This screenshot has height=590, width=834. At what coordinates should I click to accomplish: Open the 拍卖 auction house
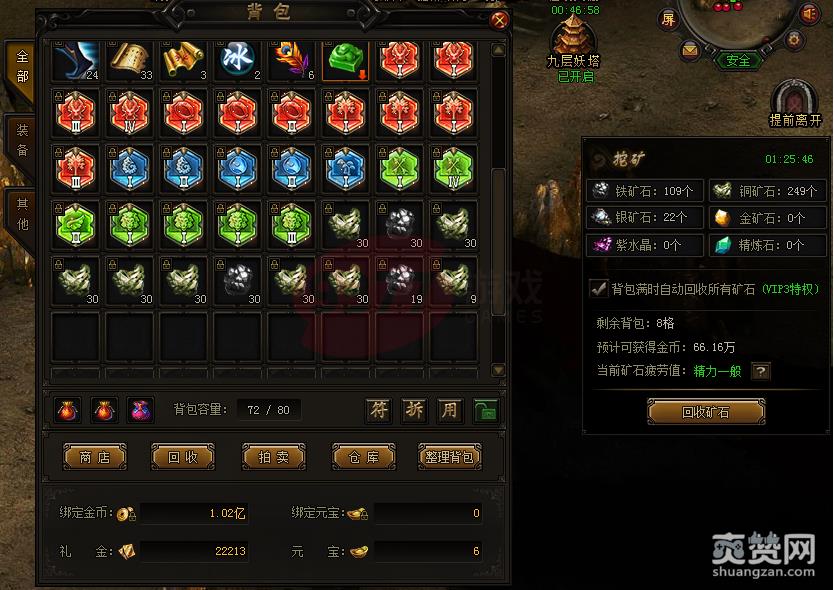point(273,457)
